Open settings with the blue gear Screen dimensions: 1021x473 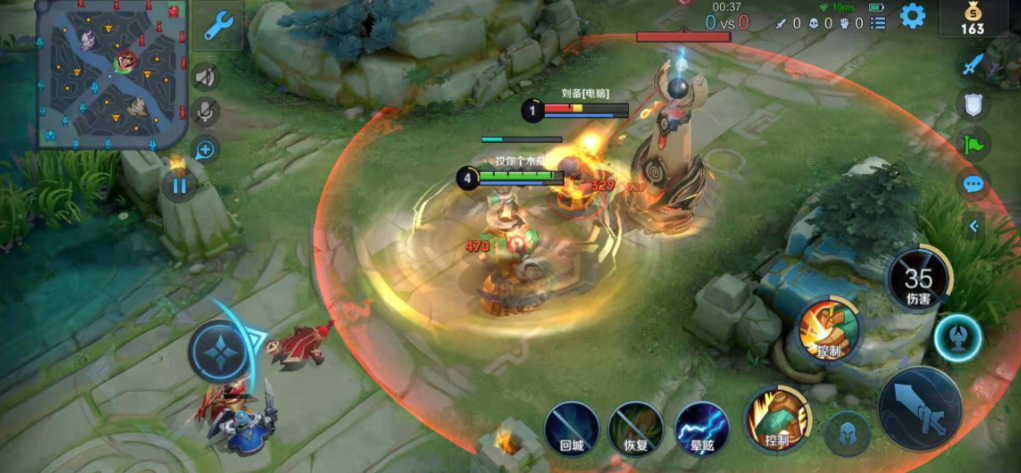click(912, 16)
